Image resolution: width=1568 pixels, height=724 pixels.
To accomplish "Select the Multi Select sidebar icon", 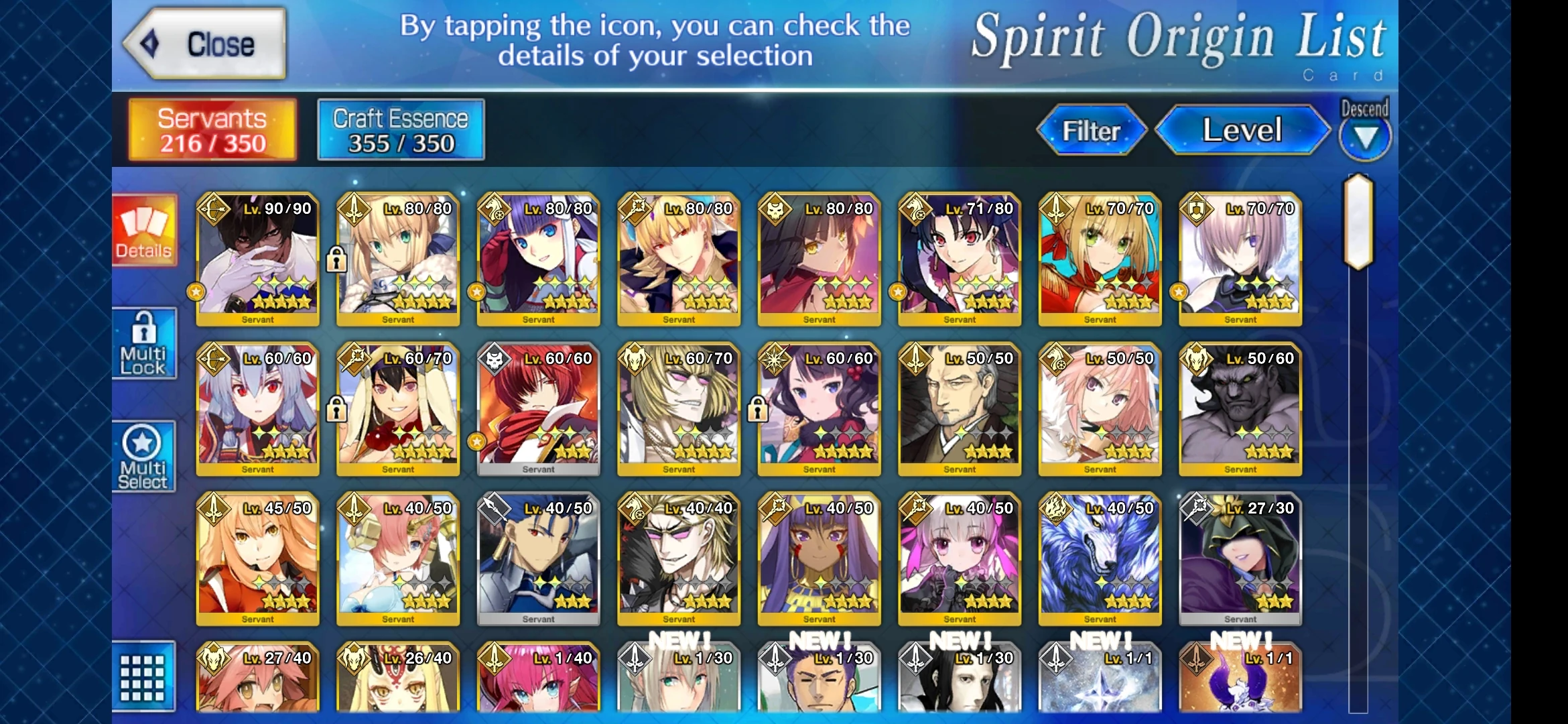I will [144, 456].
